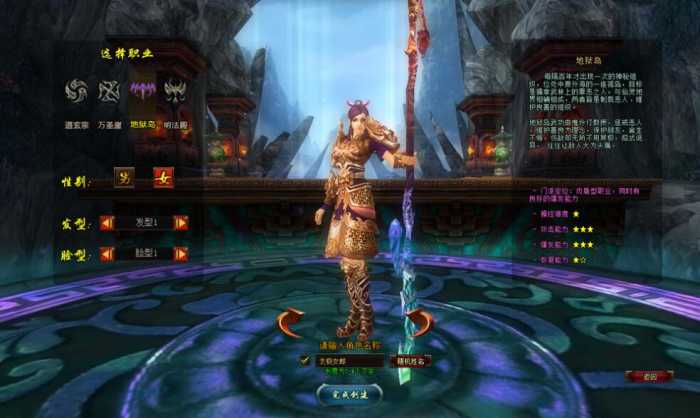Viewport: 700px width, 418px height.
Task: Toggle the checkmark beside the name field
Action: point(305,360)
